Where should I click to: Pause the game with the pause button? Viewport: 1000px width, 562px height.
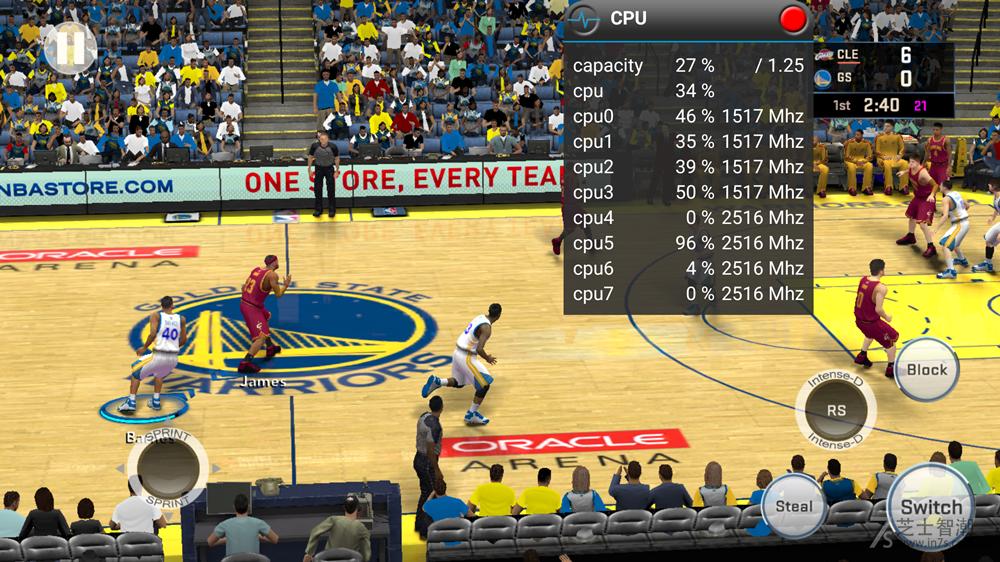point(69,47)
